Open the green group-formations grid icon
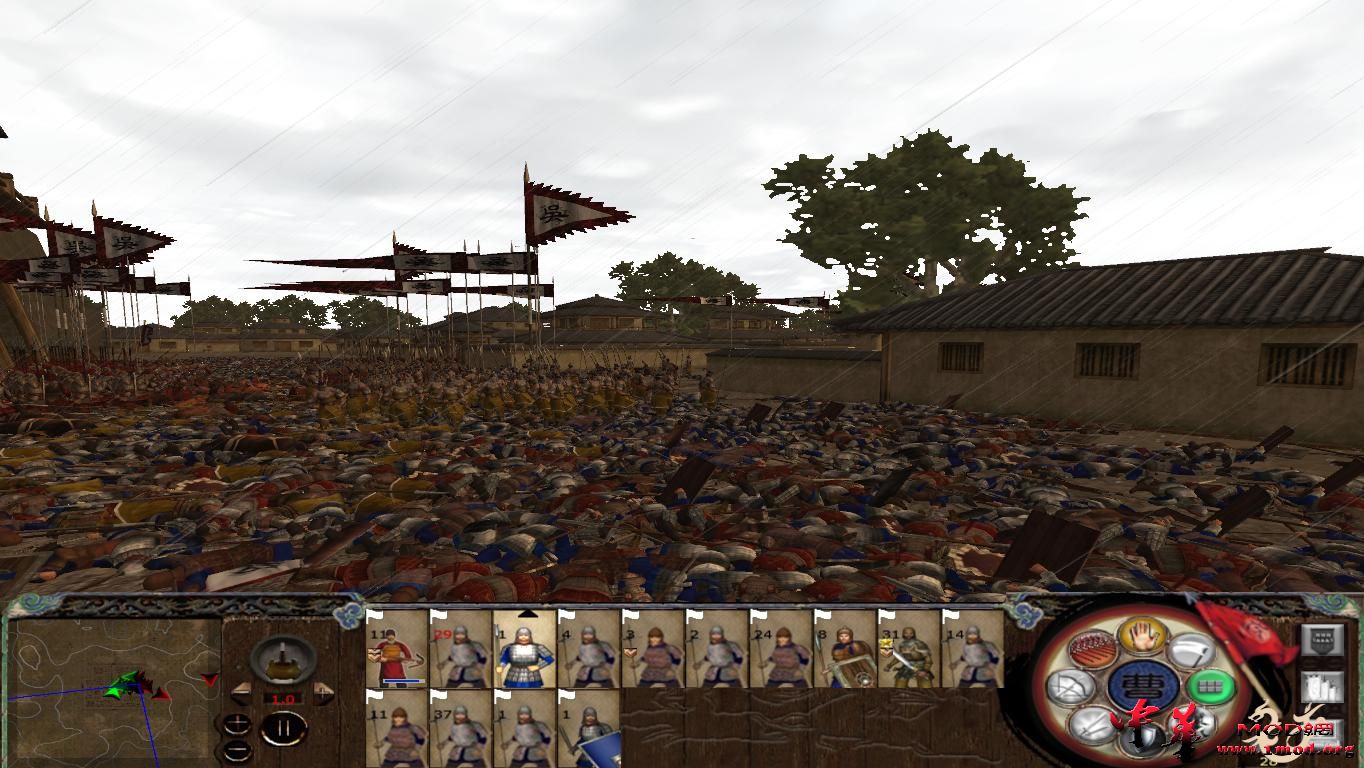 pyautogui.click(x=1211, y=687)
